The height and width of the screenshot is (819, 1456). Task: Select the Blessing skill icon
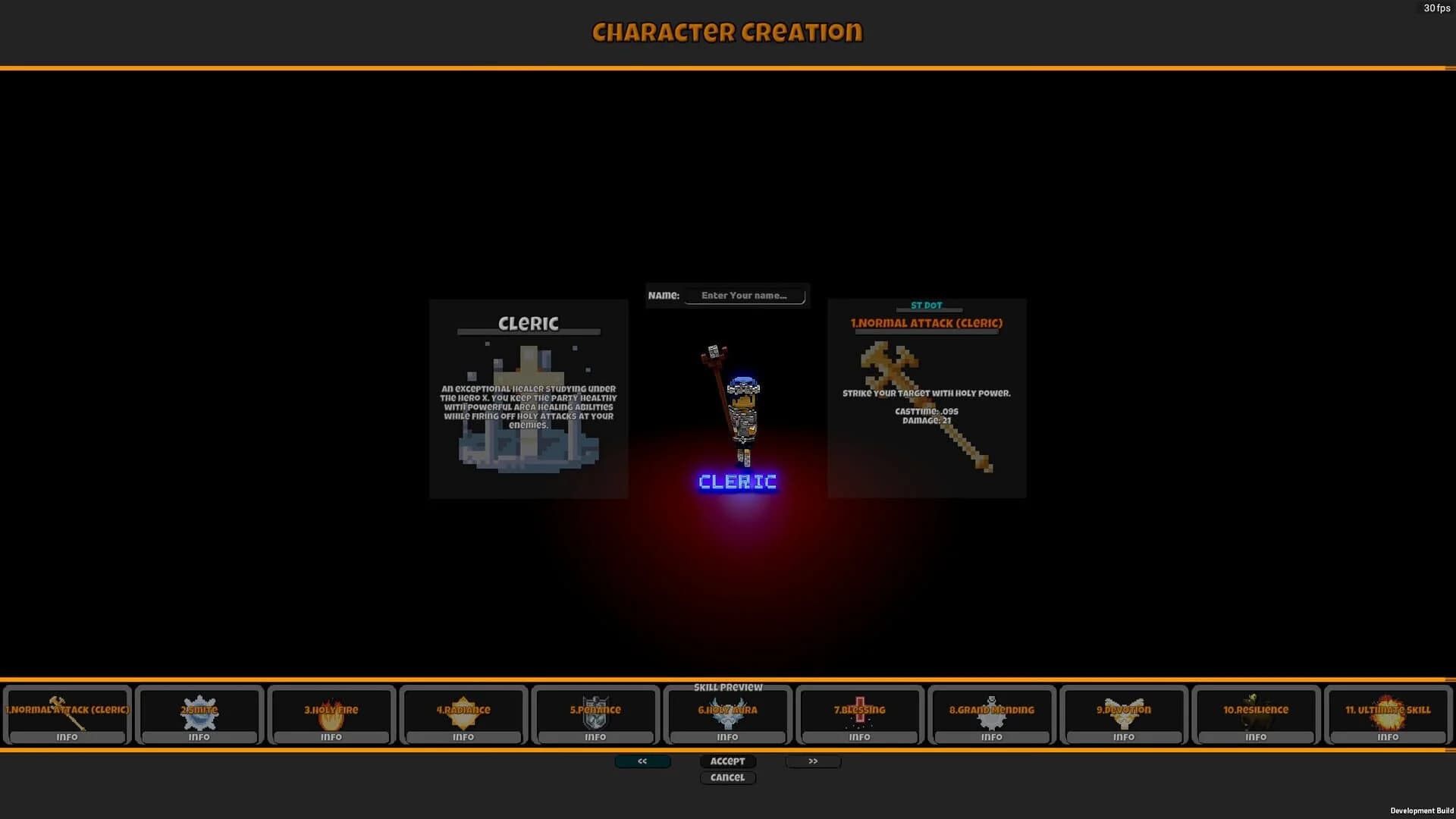(859, 711)
